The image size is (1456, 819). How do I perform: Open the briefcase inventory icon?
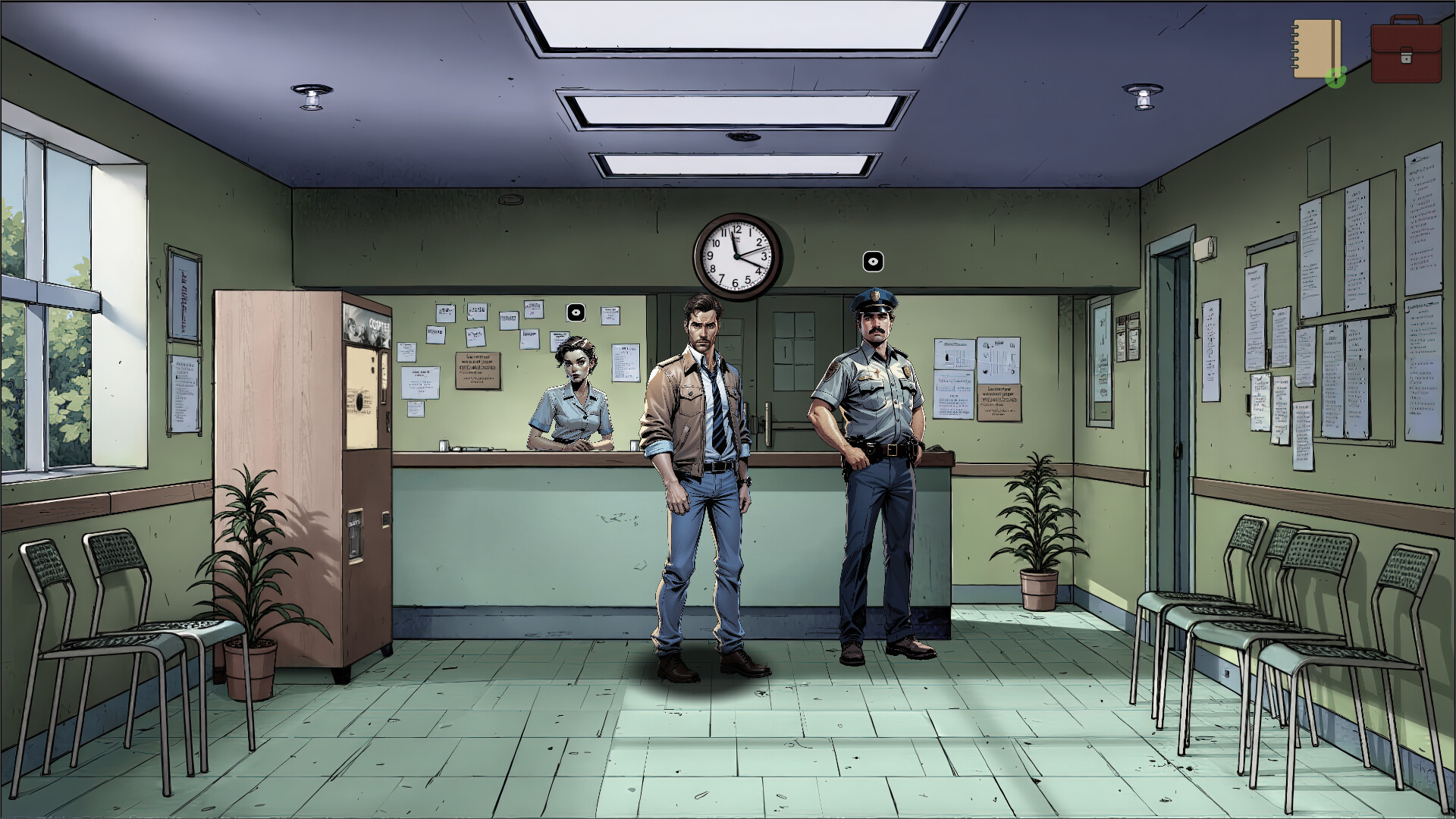pyautogui.click(x=1407, y=51)
